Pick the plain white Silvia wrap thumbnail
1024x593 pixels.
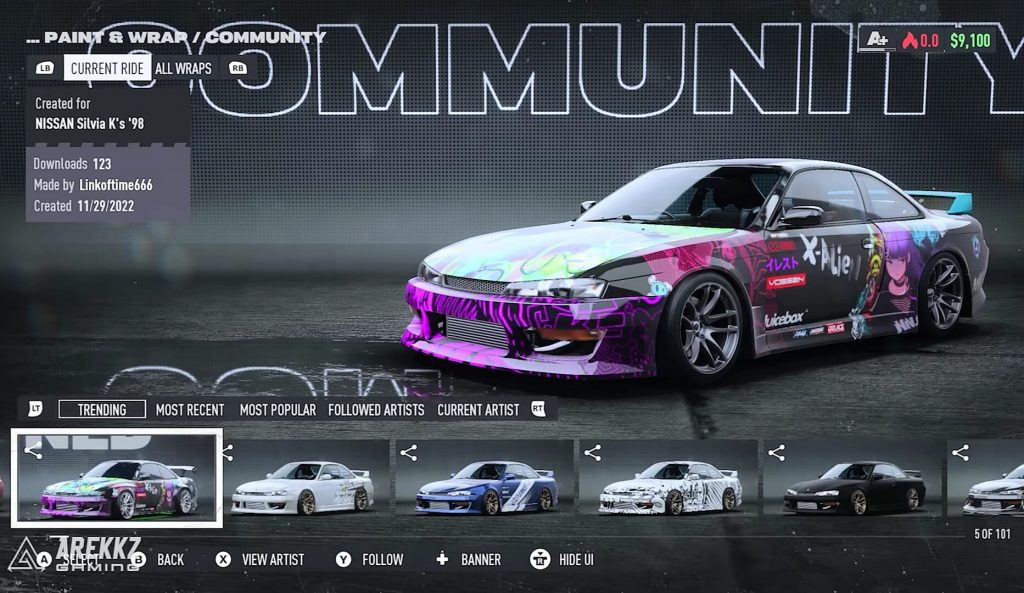303,486
